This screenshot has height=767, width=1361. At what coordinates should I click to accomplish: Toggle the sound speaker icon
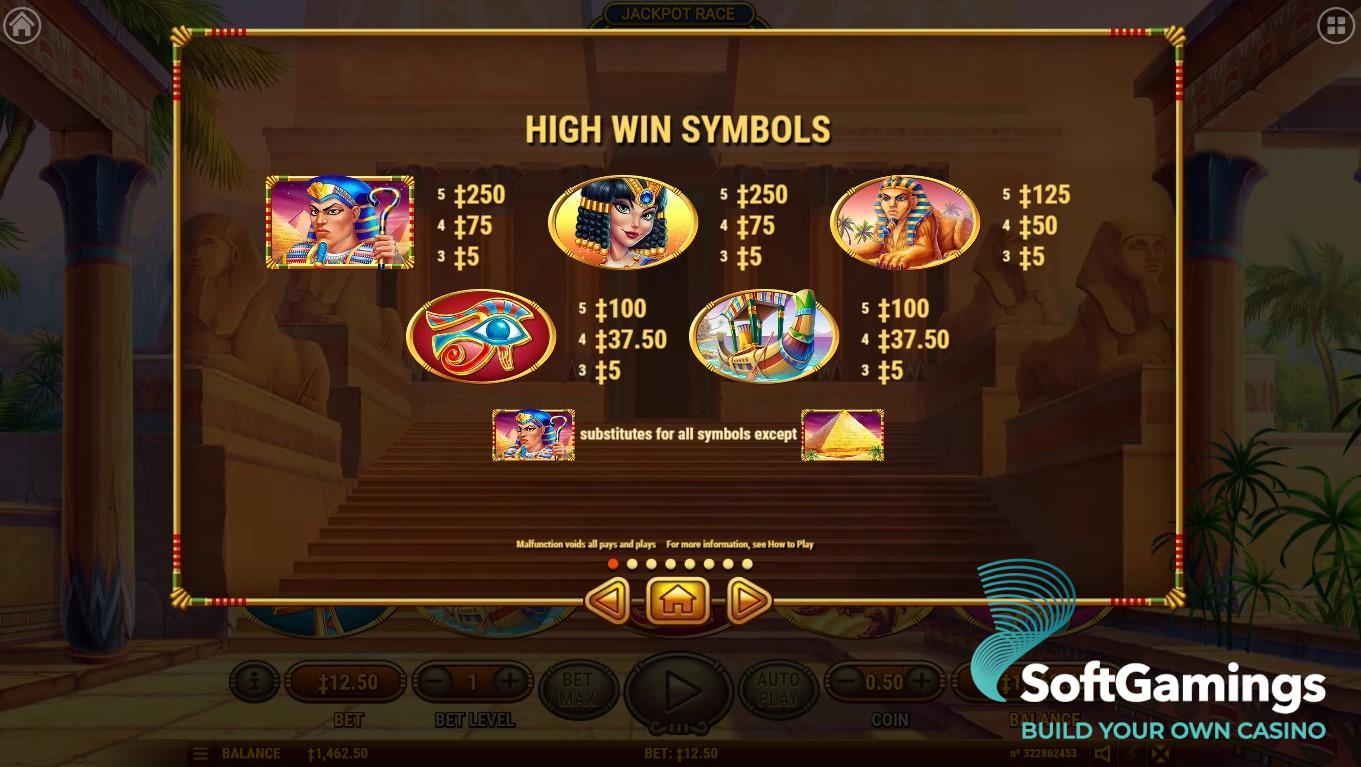pyautogui.click(x=1102, y=754)
